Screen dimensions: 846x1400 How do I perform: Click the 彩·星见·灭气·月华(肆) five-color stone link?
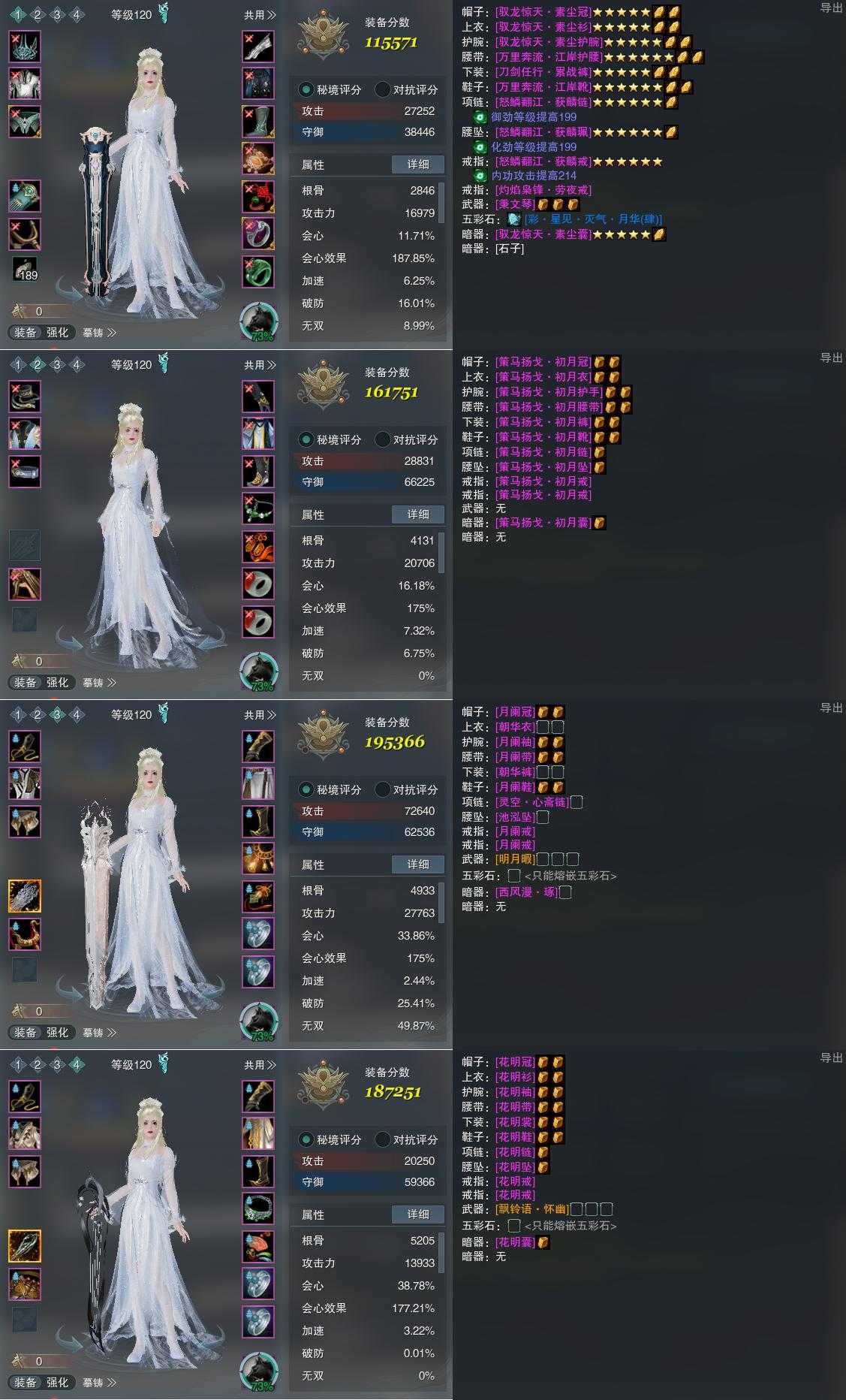[592, 219]
